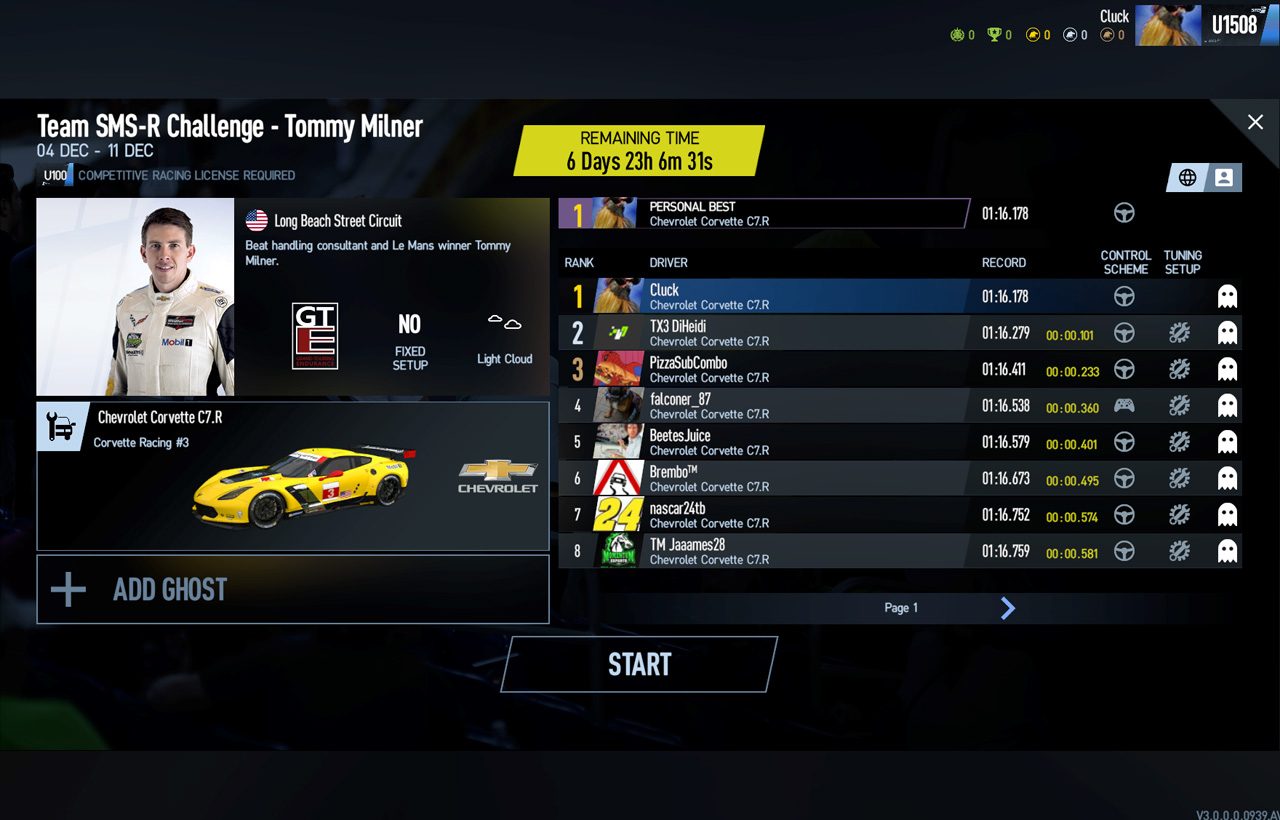Open TM Jaaames28's tuning setup

[1179, 551]
